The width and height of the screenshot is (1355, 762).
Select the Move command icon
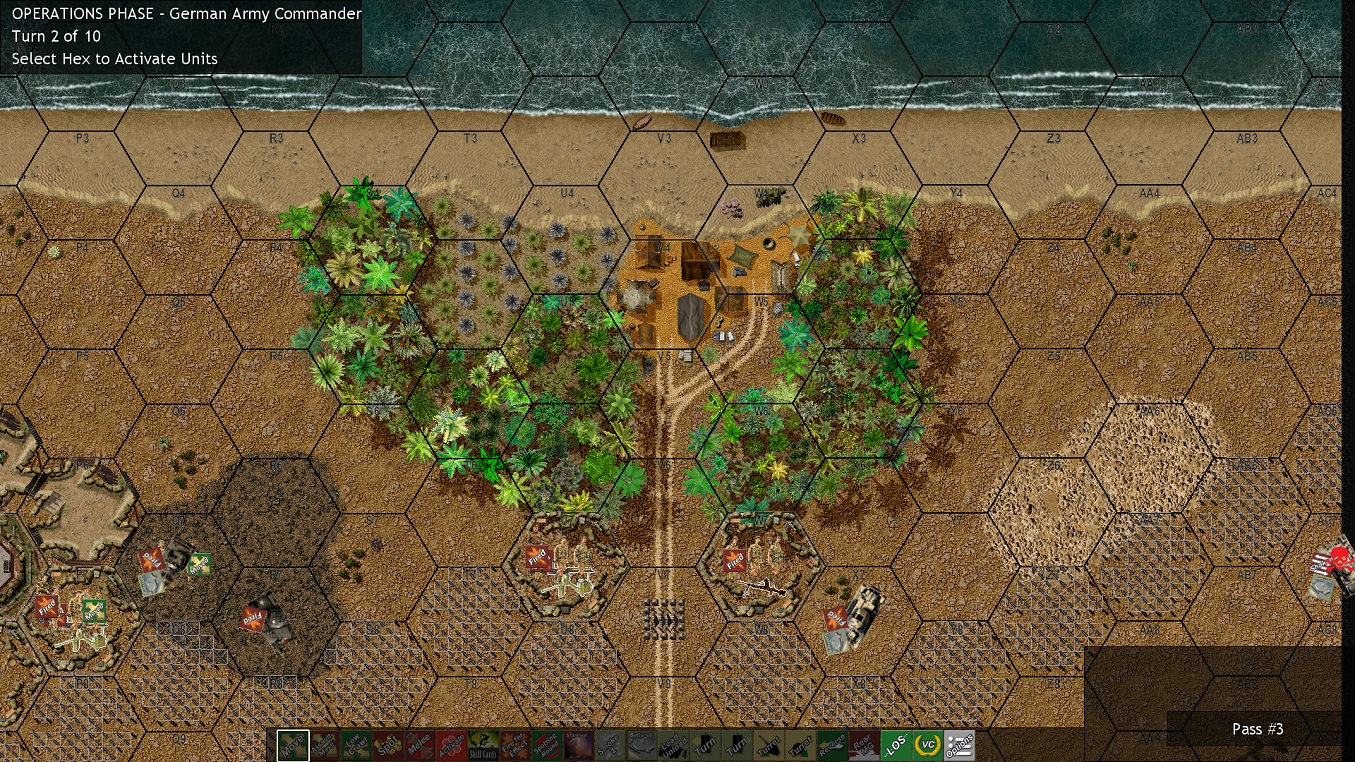point(293,746)
